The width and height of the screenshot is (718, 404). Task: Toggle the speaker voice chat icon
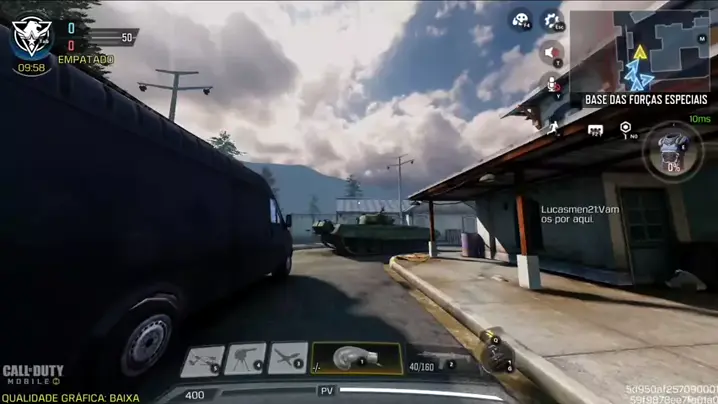pyautogui.click(x=552, y=52)
